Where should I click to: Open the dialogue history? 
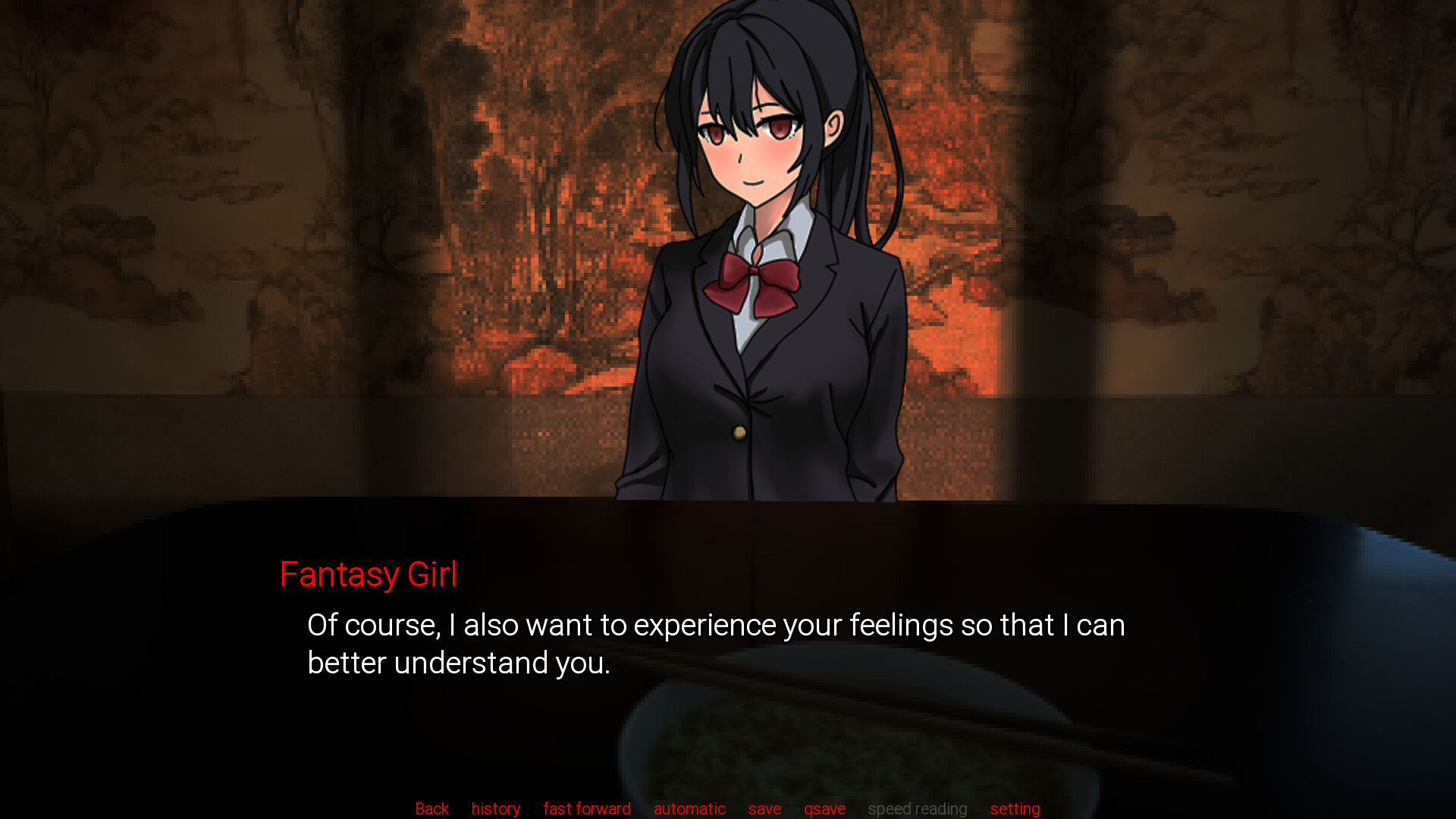coord(495,808)
